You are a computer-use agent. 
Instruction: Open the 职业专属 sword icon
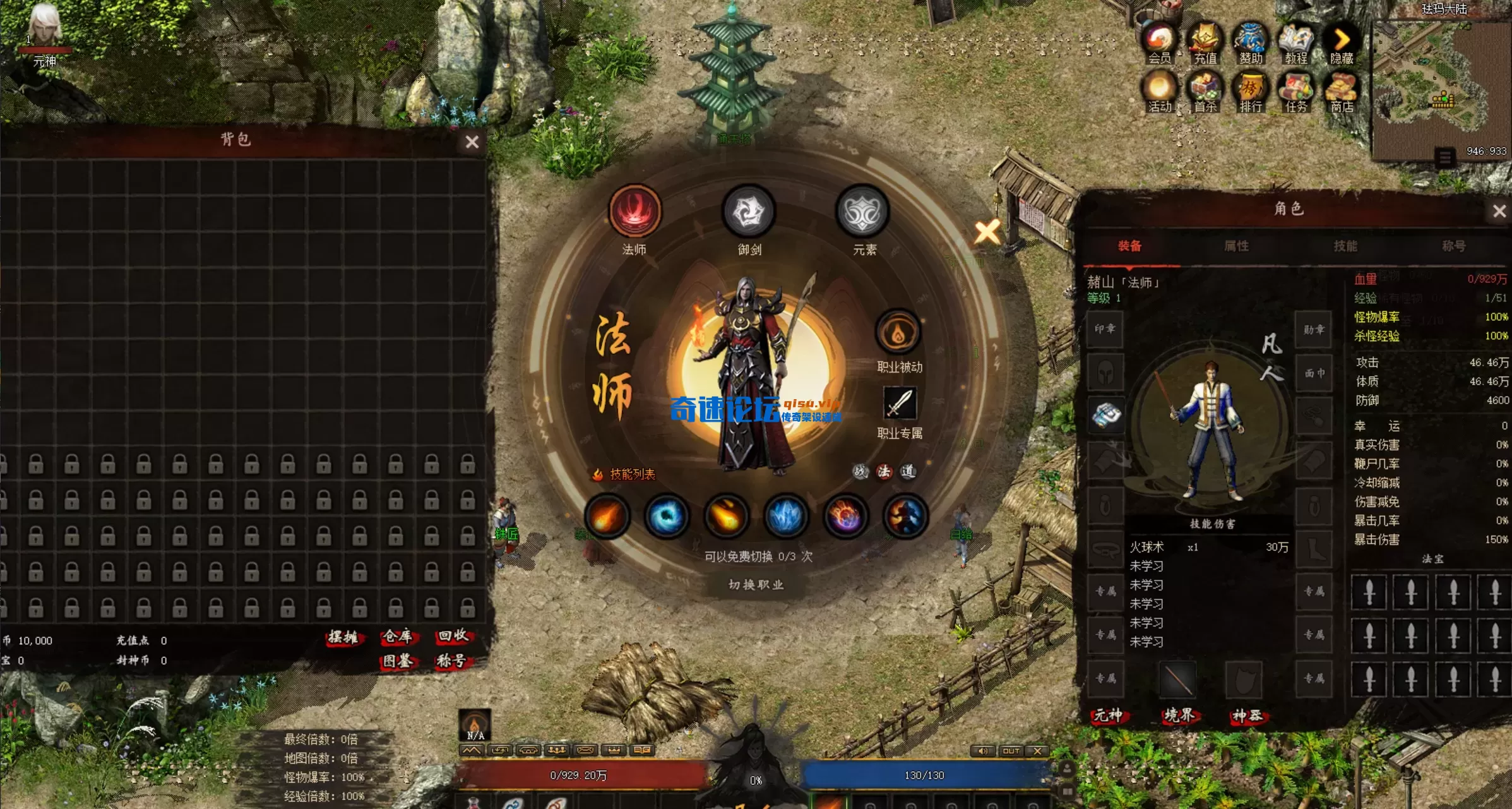tap(900, 403)
